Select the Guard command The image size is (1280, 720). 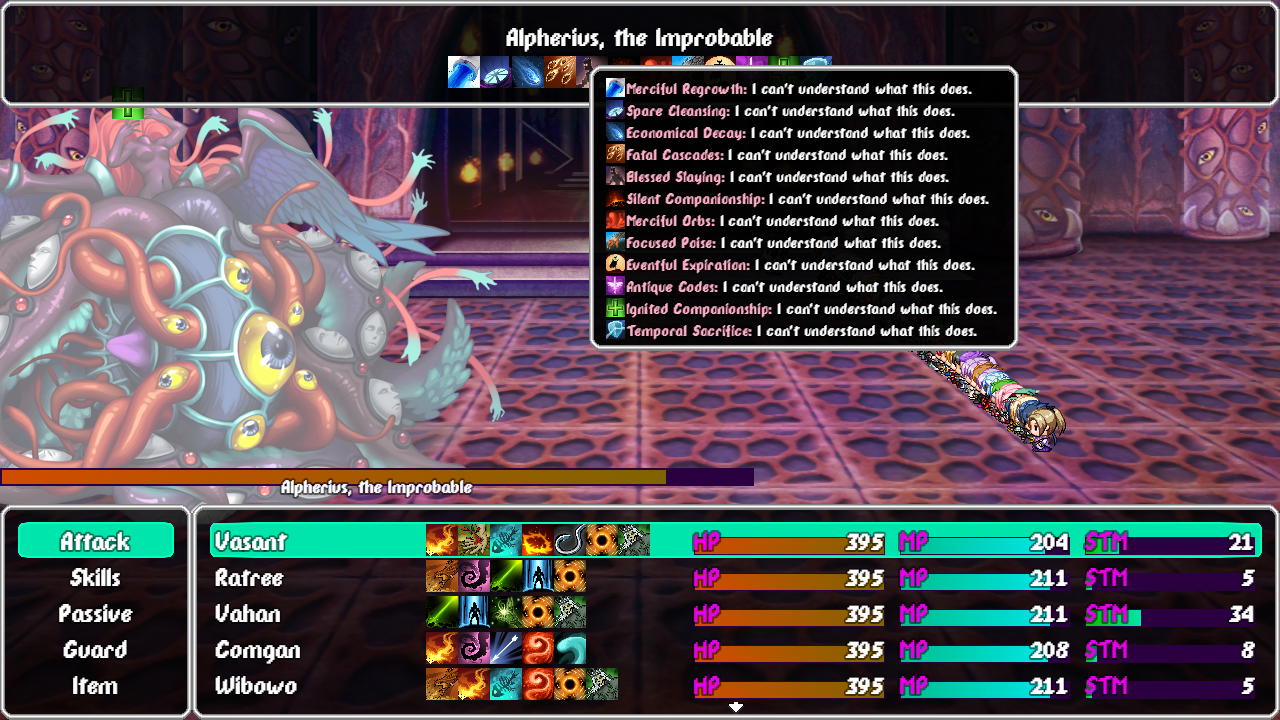96,649
